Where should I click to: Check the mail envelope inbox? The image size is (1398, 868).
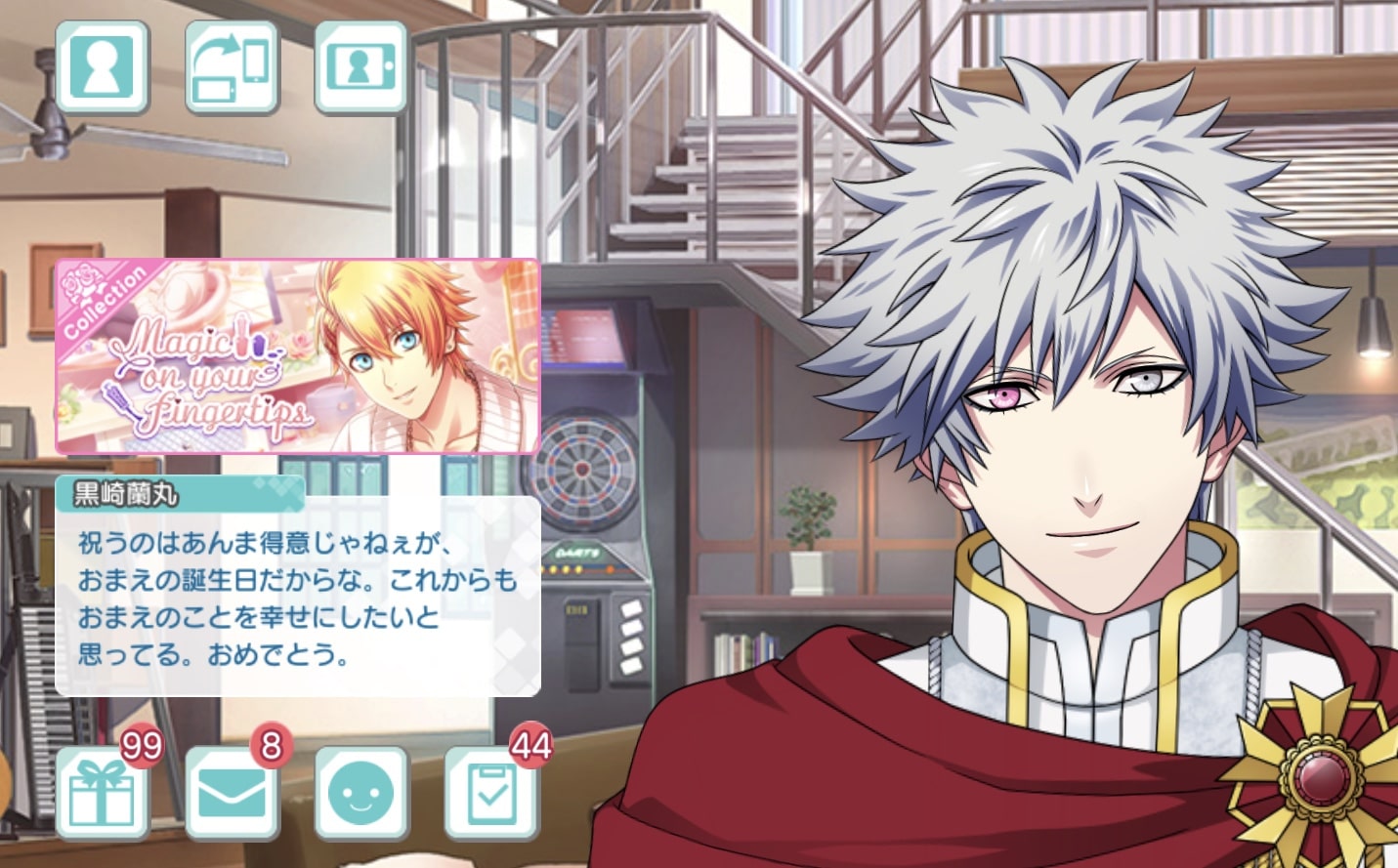pos(232,793)
